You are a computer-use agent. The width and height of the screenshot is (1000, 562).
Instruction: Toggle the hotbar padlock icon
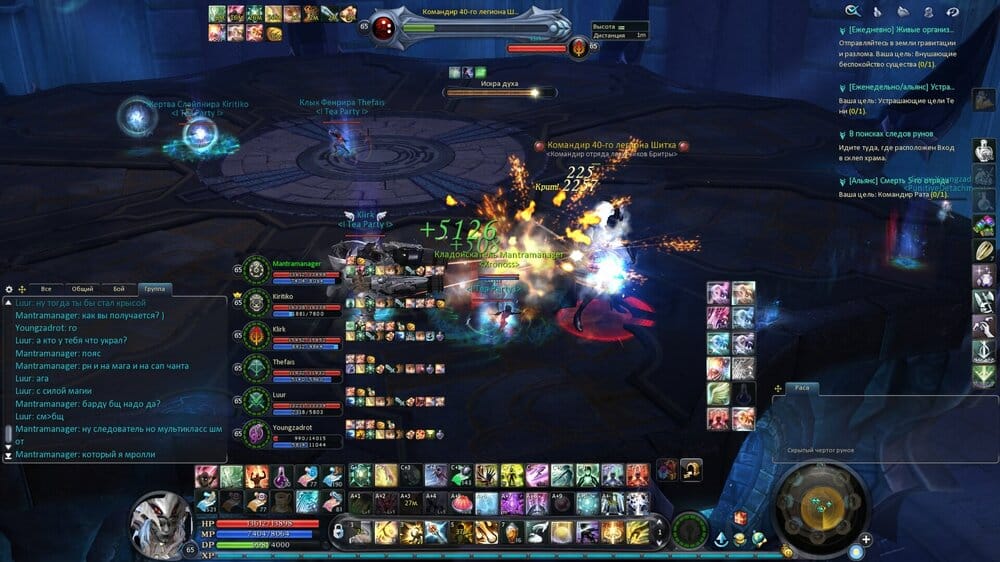click(338, 529)
